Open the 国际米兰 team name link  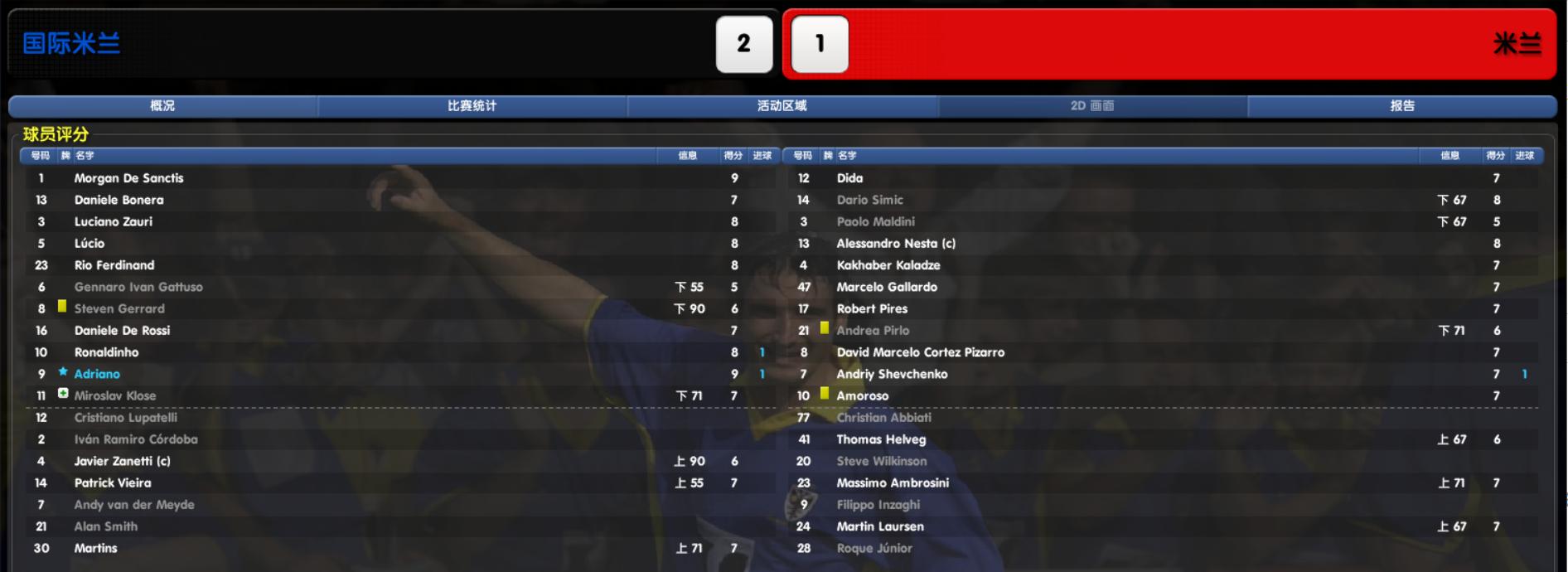click(x=71, y=44)
